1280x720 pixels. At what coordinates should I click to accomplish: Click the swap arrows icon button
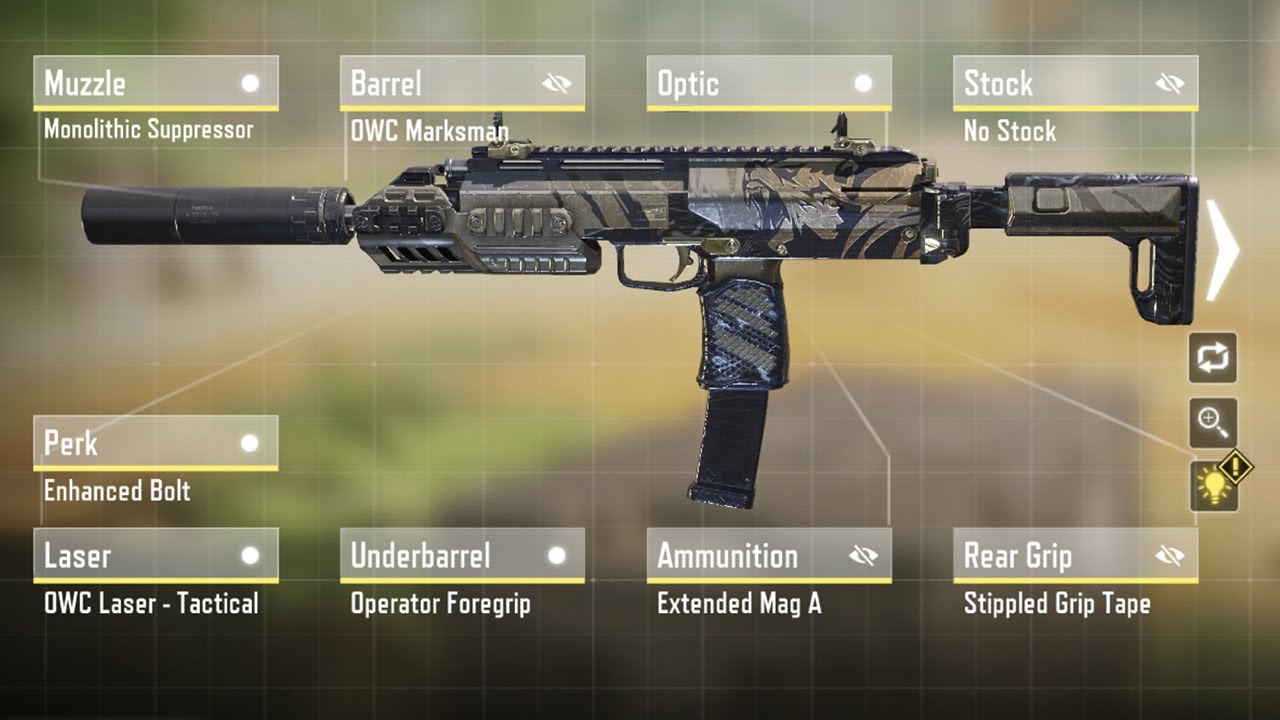click(1213, 358)
